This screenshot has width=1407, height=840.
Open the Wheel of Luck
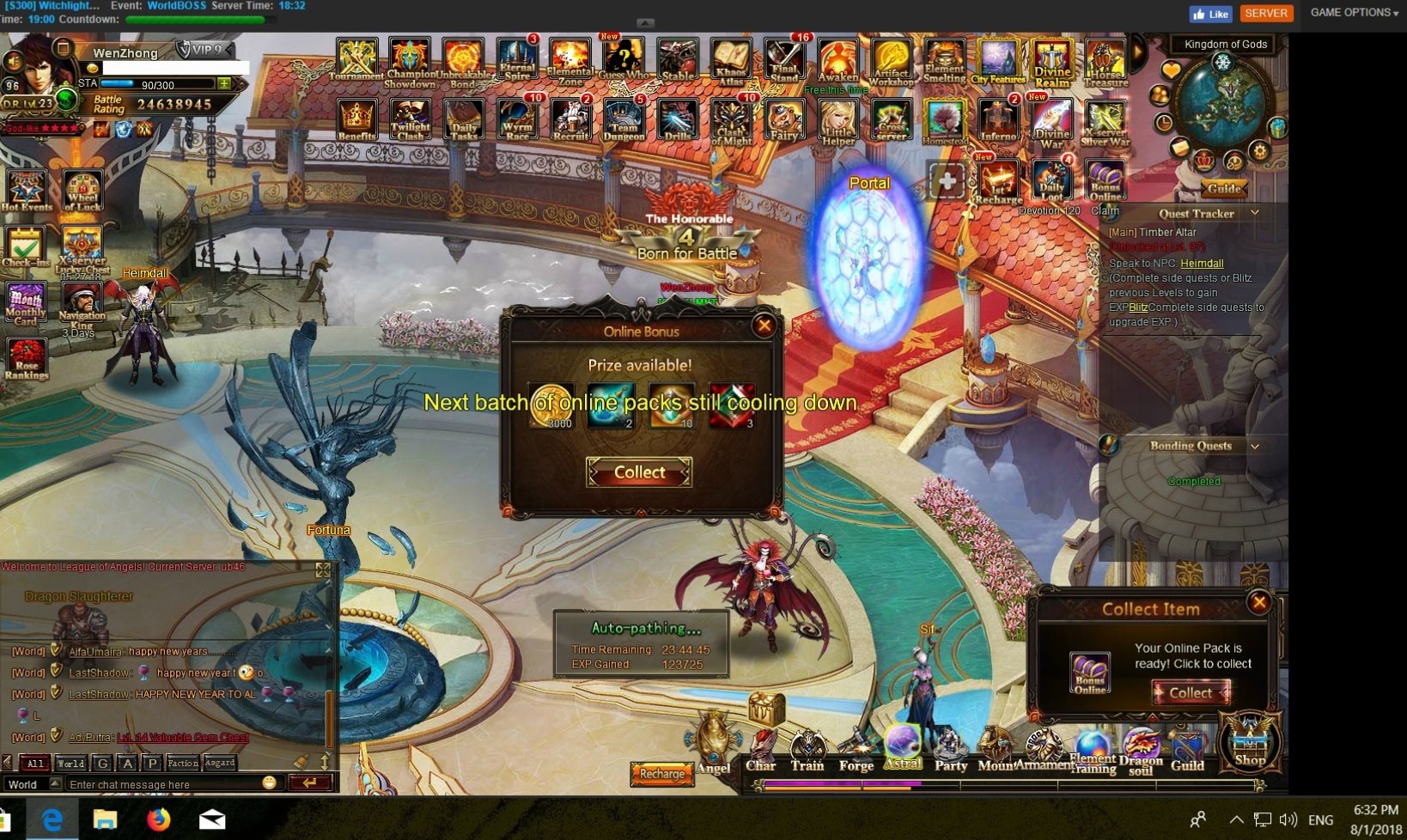82,191
